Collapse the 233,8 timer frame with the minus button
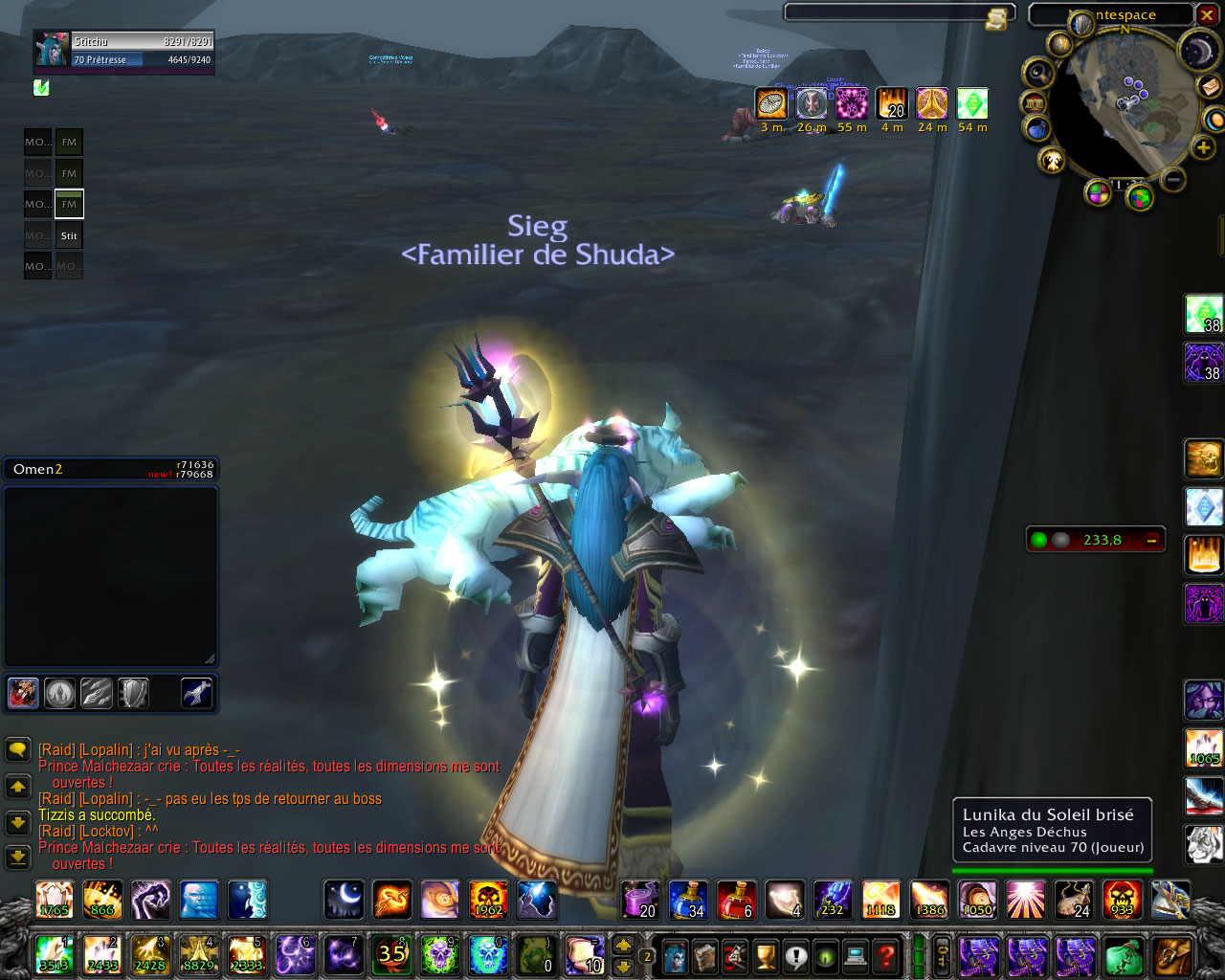This screenshot has width=1225, height=980. click(x=1151, y=541)
